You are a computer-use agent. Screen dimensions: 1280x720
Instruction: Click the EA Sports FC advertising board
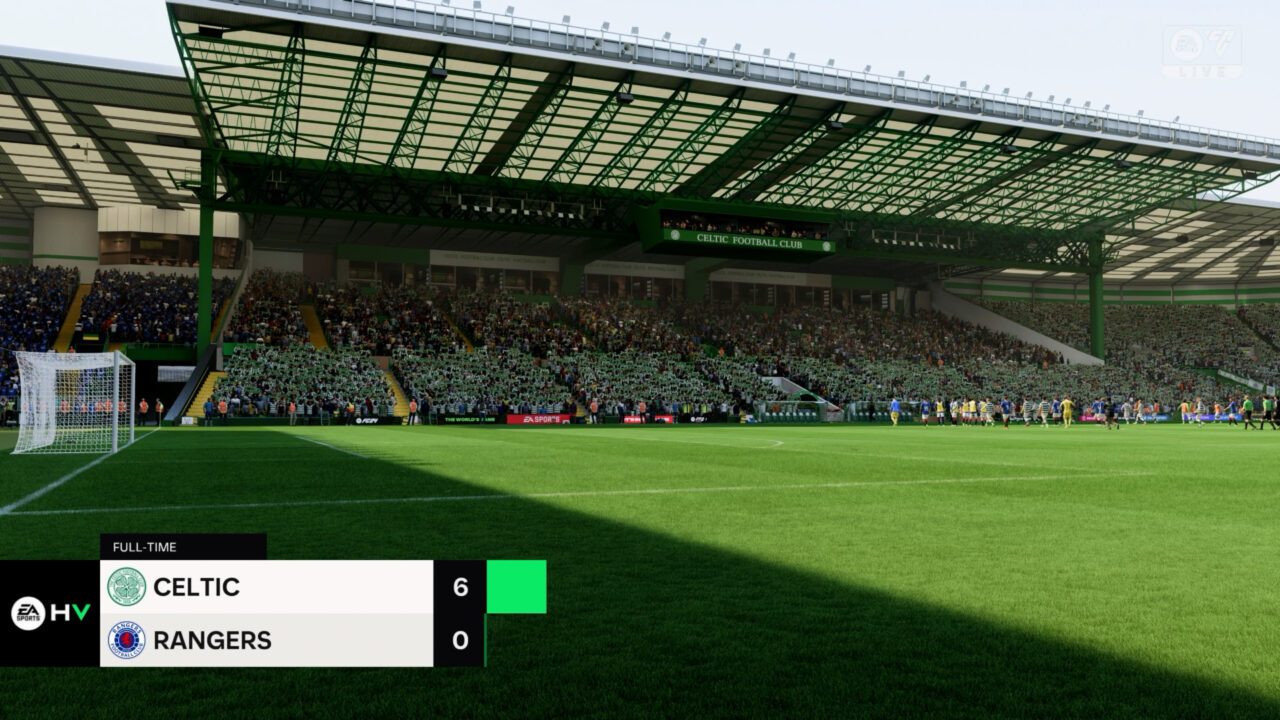[367, 419]
